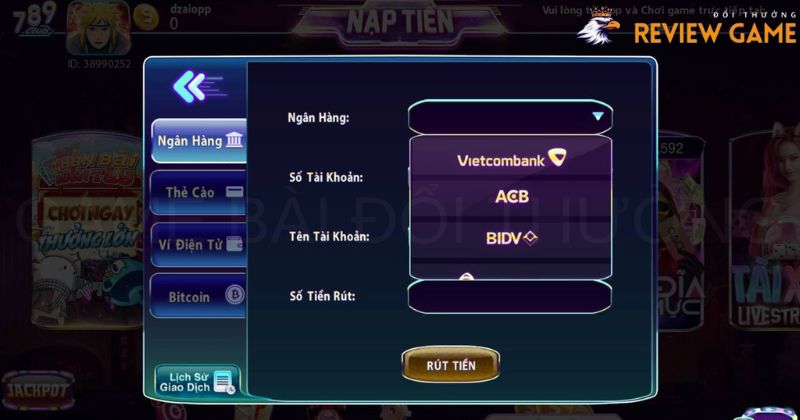Choose Vietcombank from the bank list
Image resolution: width=800 pixels, height=420 pixels.
pos(510,159)
